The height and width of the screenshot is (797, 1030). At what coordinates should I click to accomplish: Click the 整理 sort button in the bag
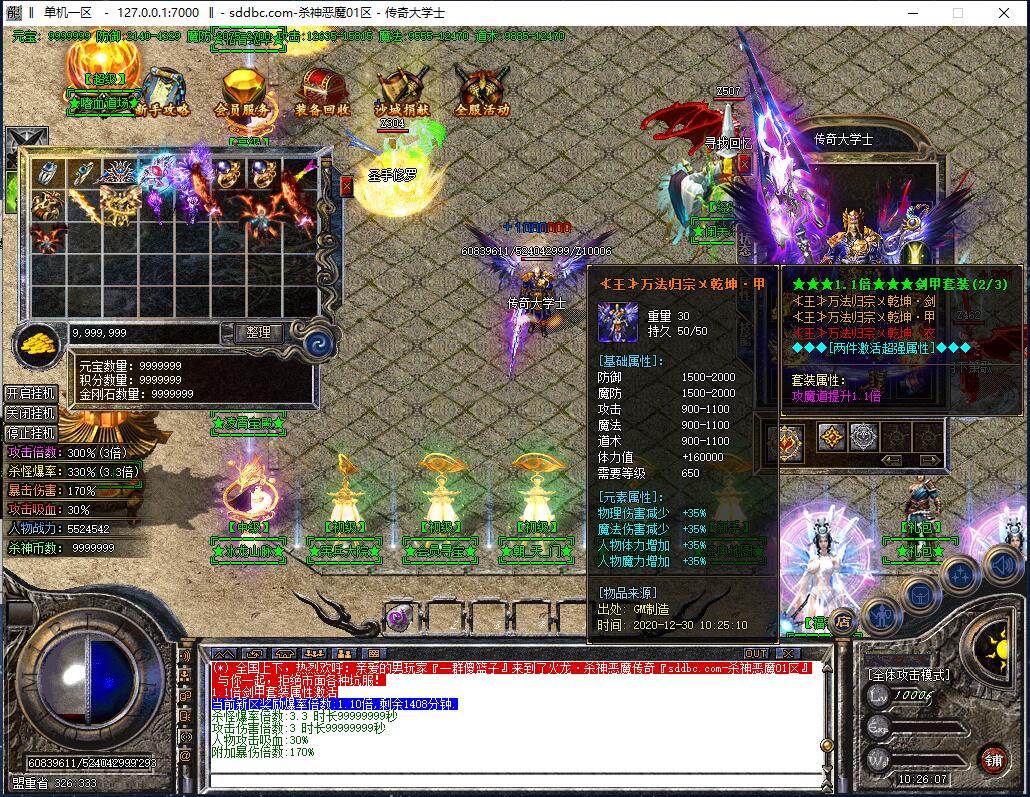[x=257, y=332]
